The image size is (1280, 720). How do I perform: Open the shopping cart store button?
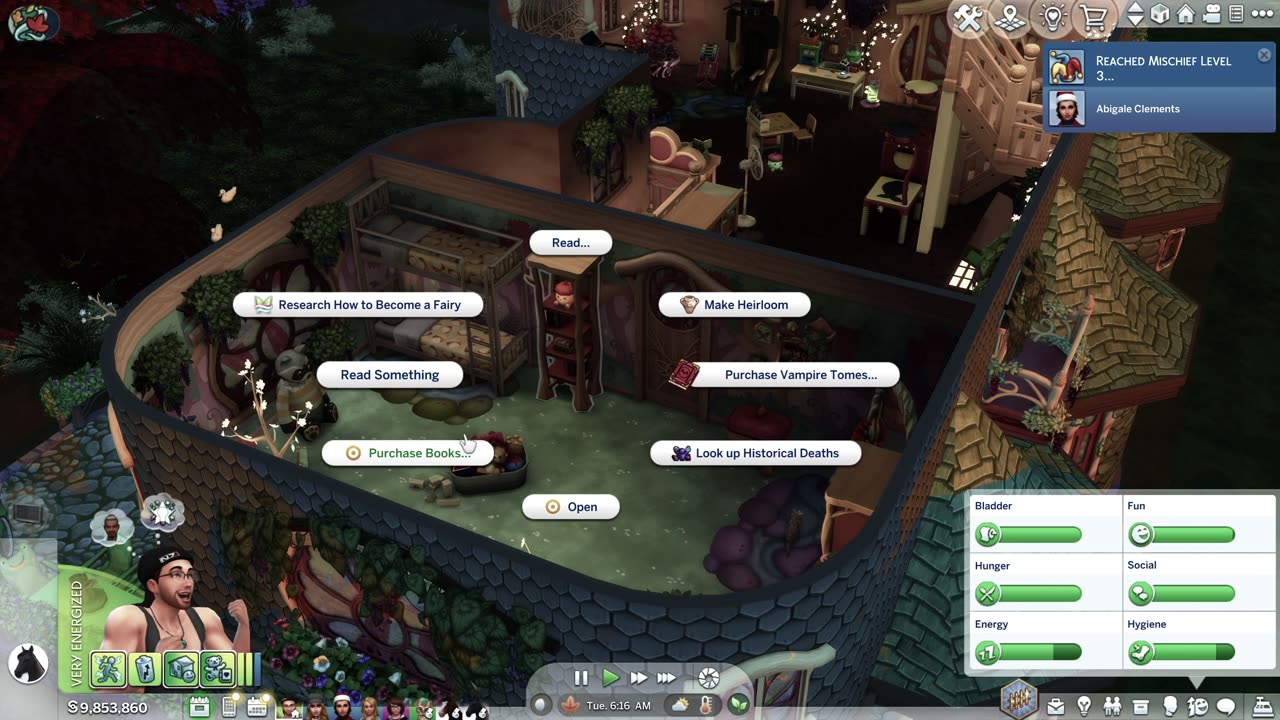1094,17
